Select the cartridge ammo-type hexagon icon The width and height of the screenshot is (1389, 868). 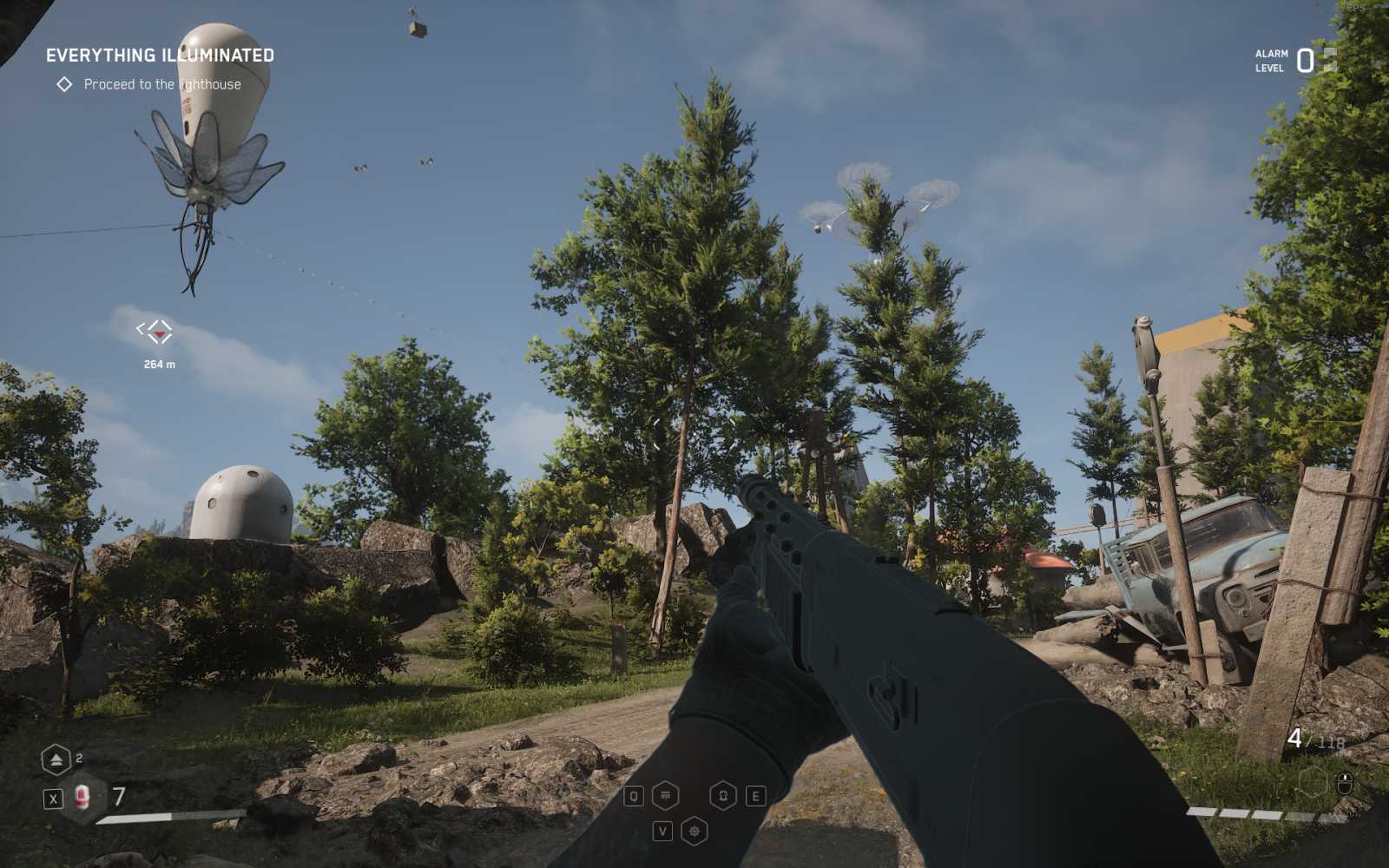click(664, 796)
